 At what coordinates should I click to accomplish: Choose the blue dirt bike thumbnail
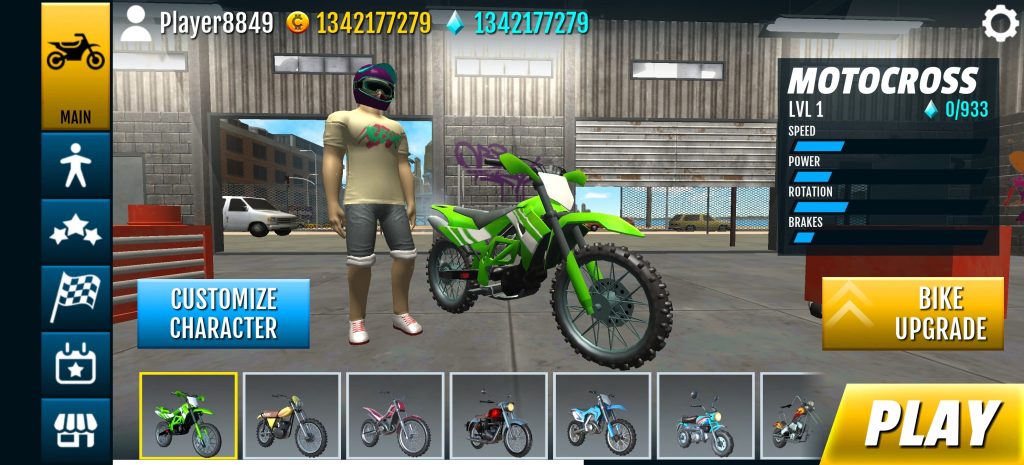[x=601, y=416]
